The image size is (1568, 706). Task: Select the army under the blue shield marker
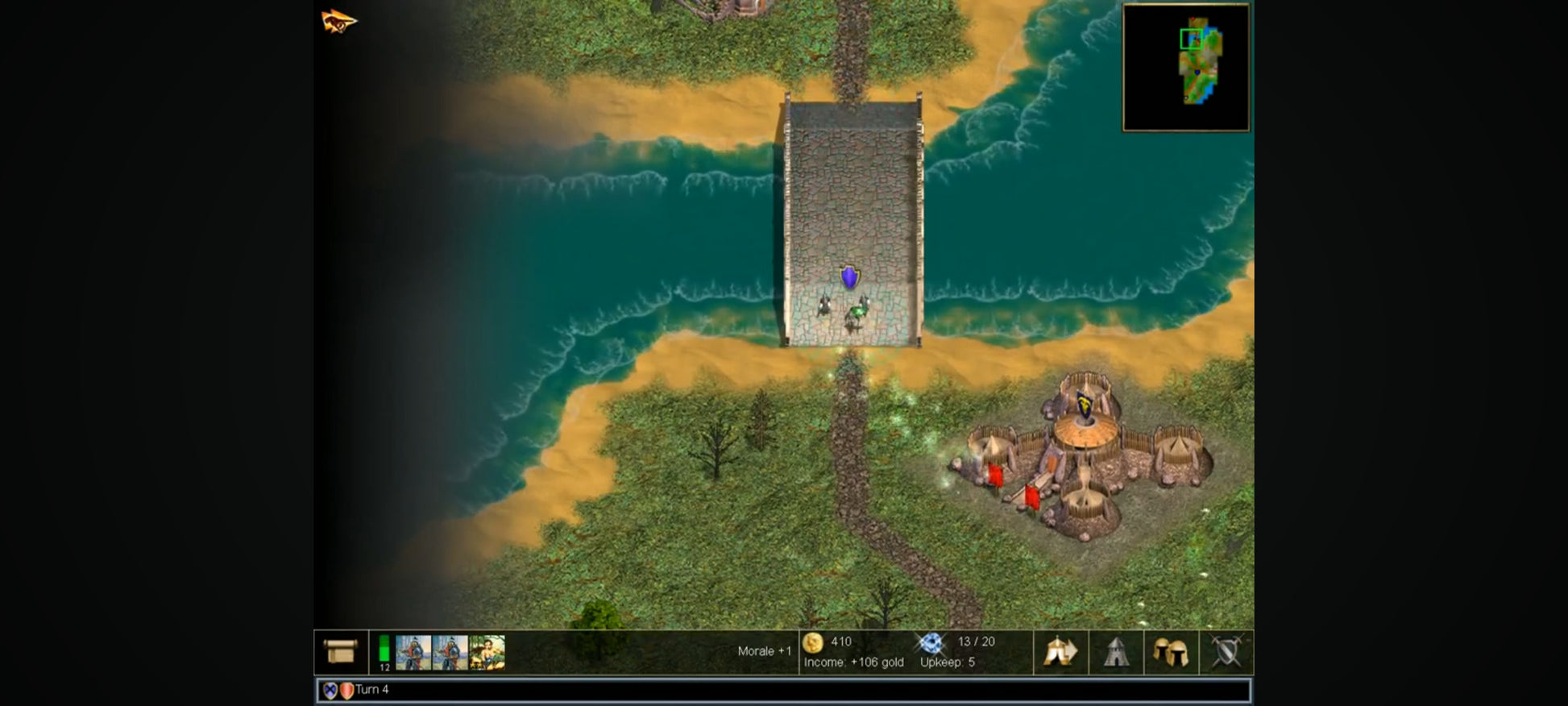[x=846, y=307]
